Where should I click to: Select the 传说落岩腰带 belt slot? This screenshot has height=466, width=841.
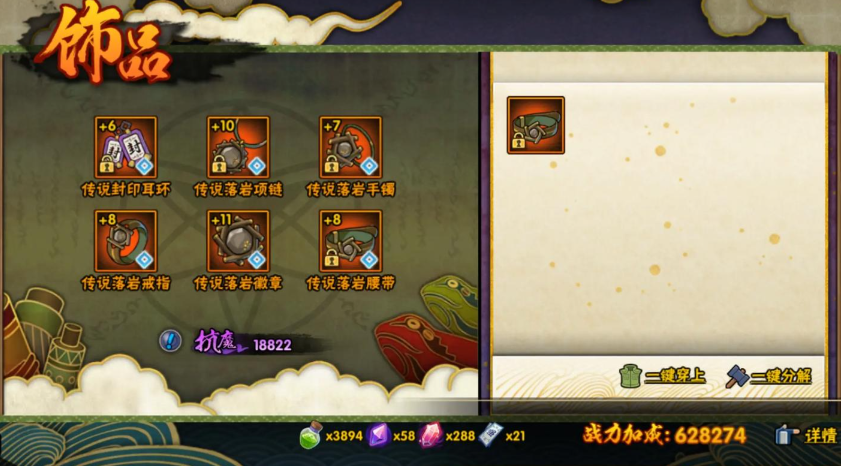[350, 241]
